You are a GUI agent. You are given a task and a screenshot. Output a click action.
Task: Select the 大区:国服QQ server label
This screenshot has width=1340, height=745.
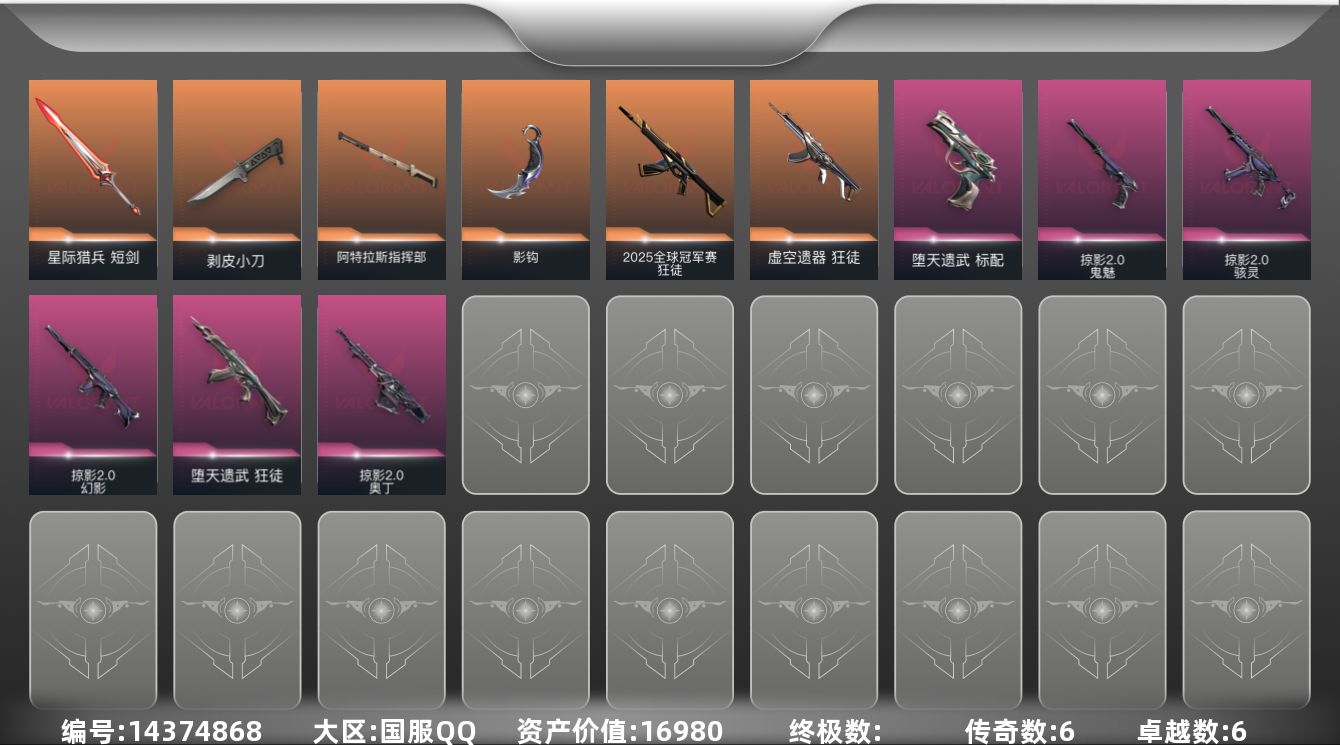pyautogui.click(x=394, y=730)
